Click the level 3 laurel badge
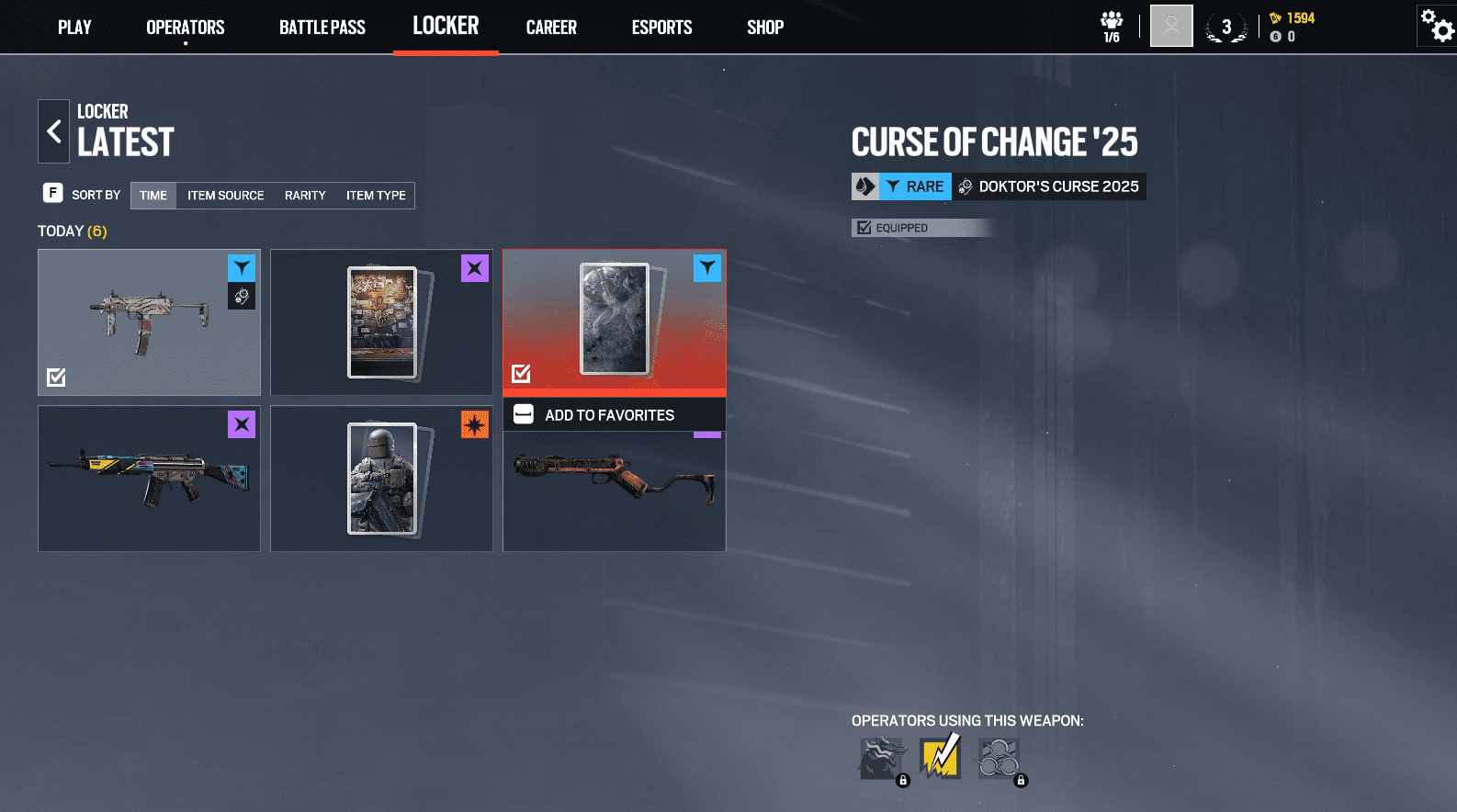Viewport: 1457px width, 812px height. tap(1226, 27)
